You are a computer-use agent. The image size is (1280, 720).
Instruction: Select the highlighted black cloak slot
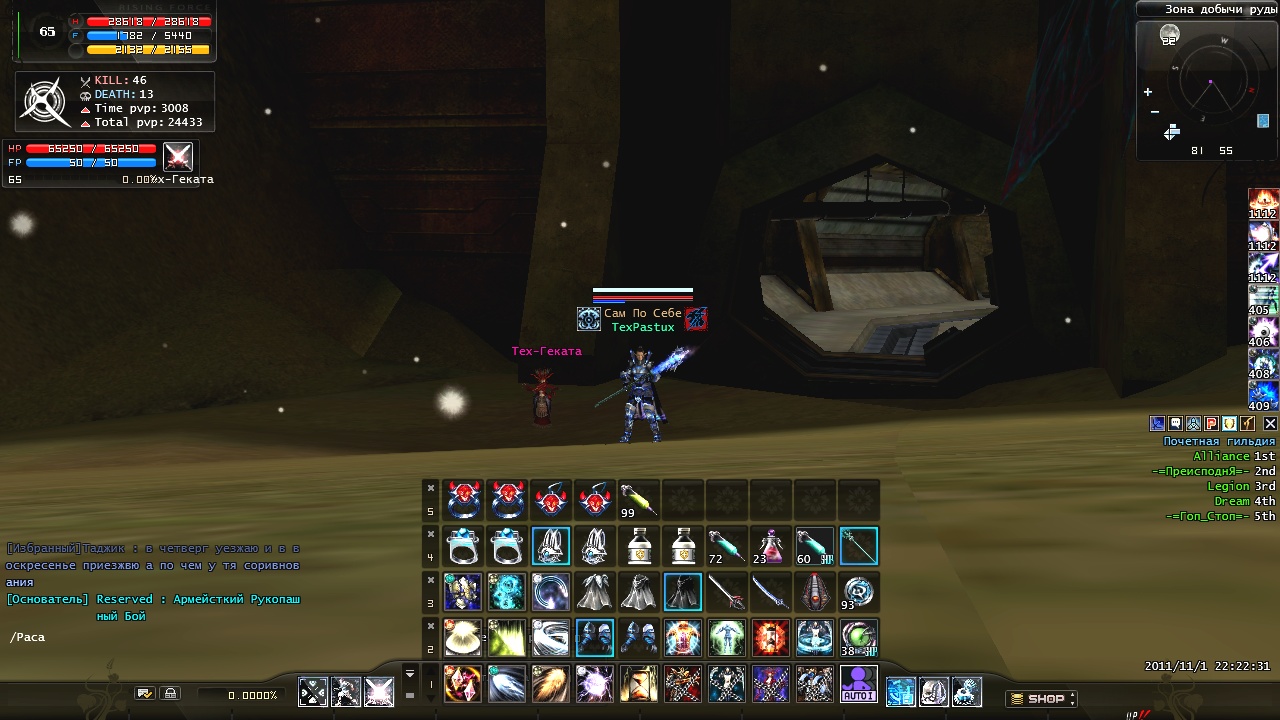(x=682, y=592)
